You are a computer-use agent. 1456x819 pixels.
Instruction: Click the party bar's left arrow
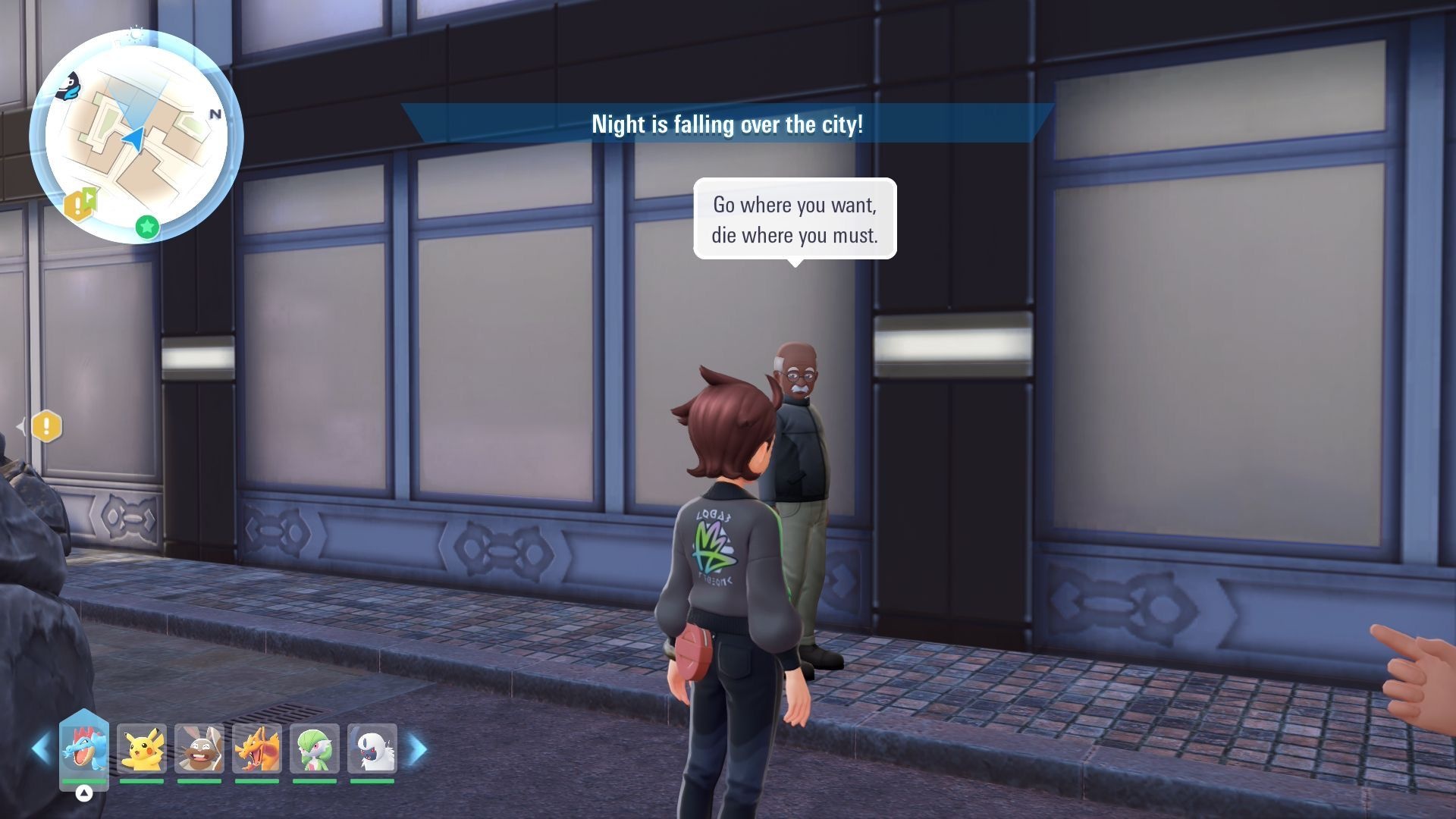(41, 749)
